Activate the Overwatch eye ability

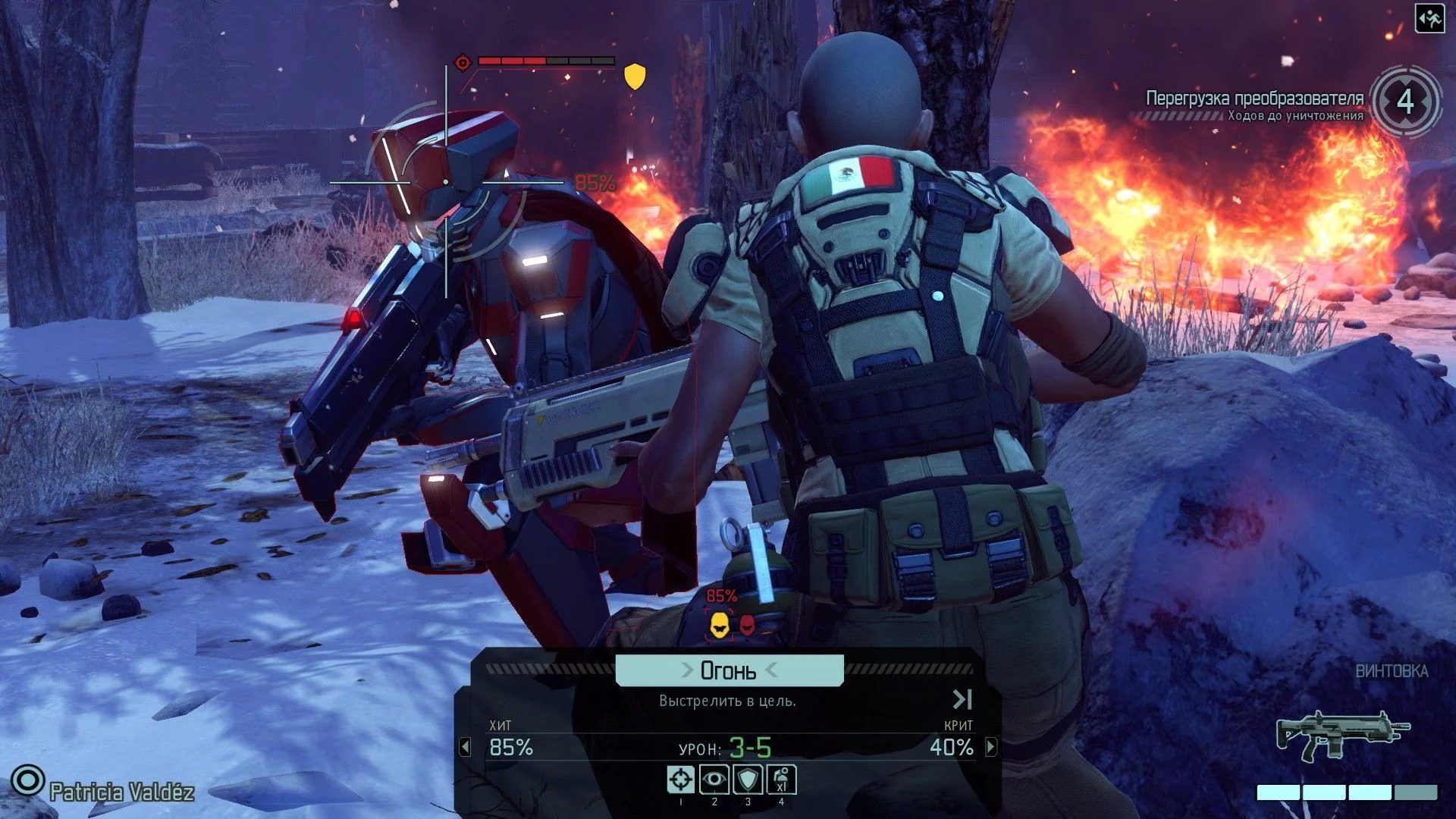point(714,779)
